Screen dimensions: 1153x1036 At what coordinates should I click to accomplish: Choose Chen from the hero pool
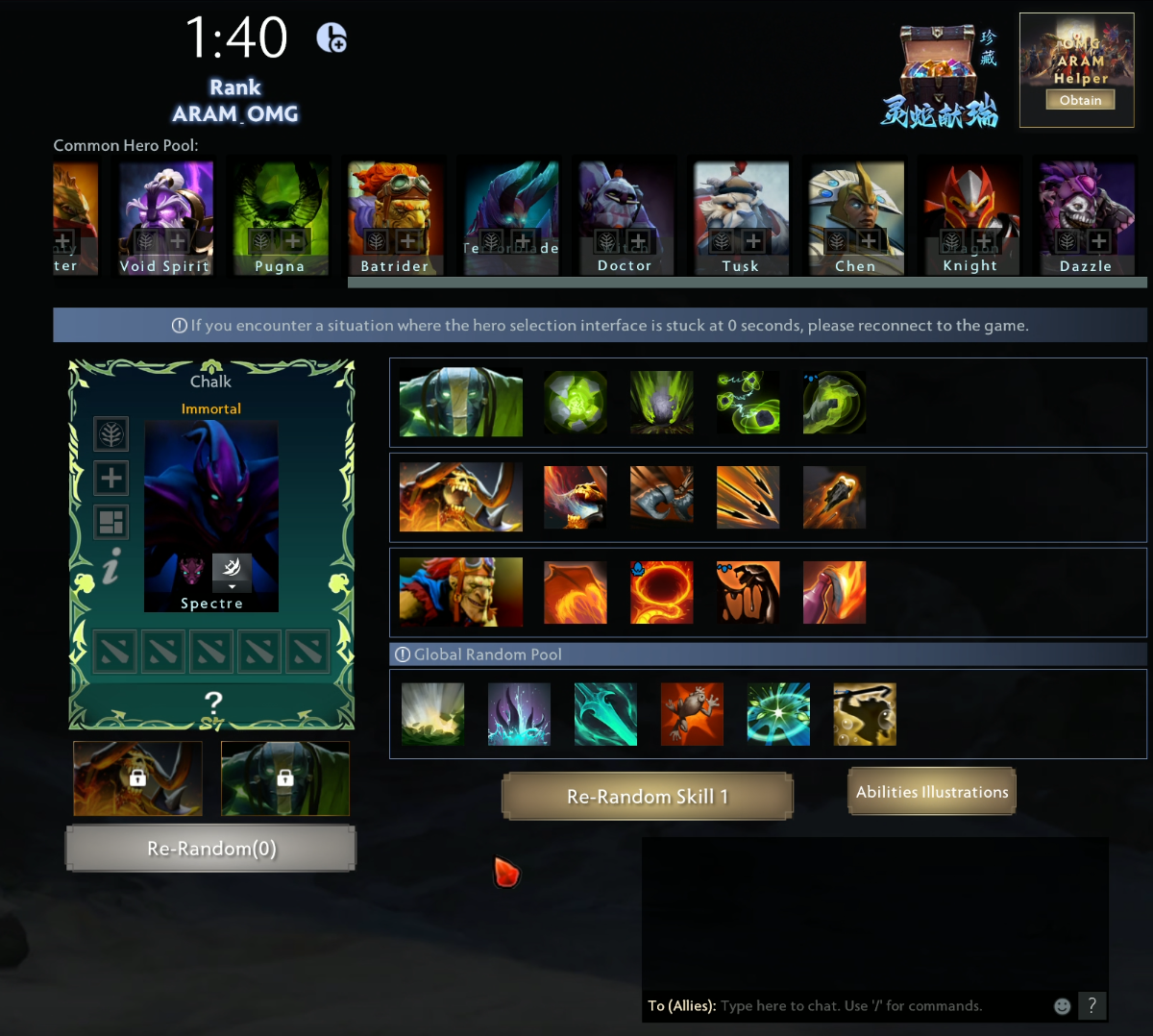tap(855, 218)
